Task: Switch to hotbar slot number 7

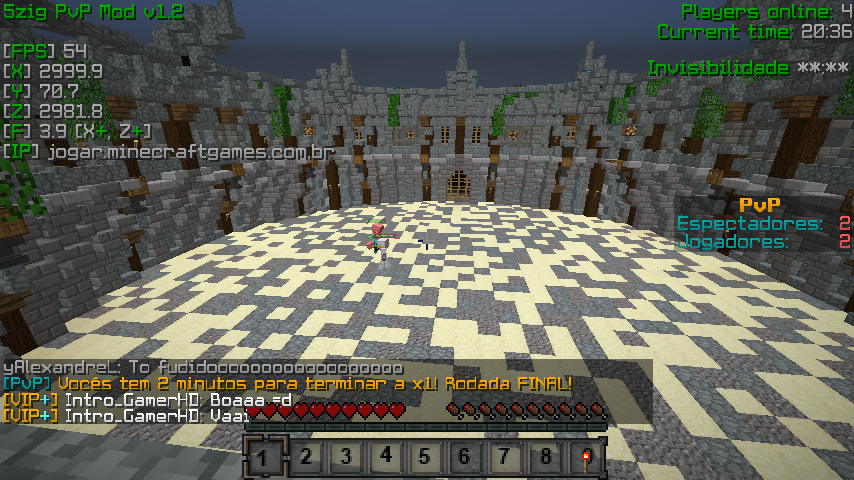Action: [x=505, y=458]
